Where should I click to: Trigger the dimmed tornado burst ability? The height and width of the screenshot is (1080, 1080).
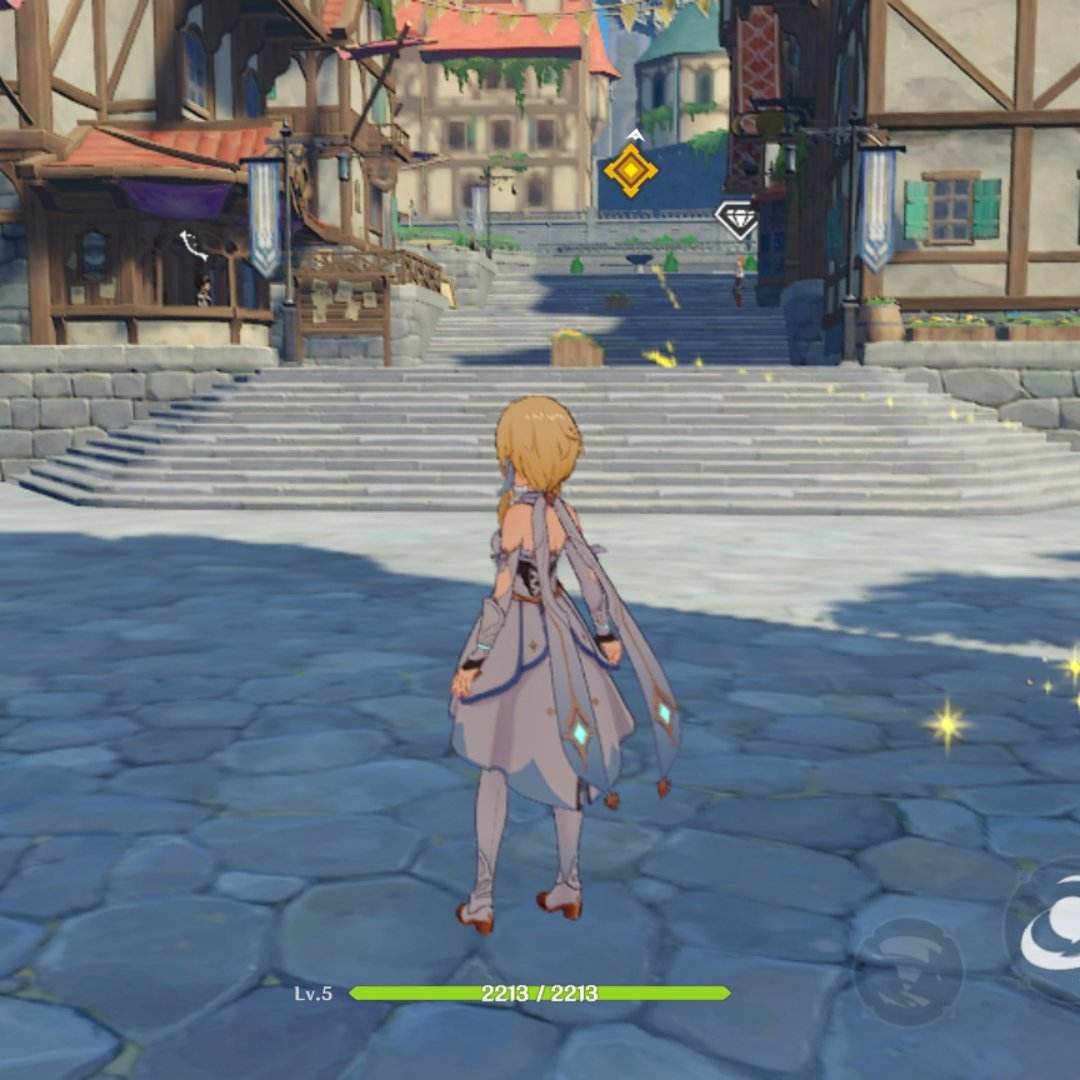tap(908, 970)
